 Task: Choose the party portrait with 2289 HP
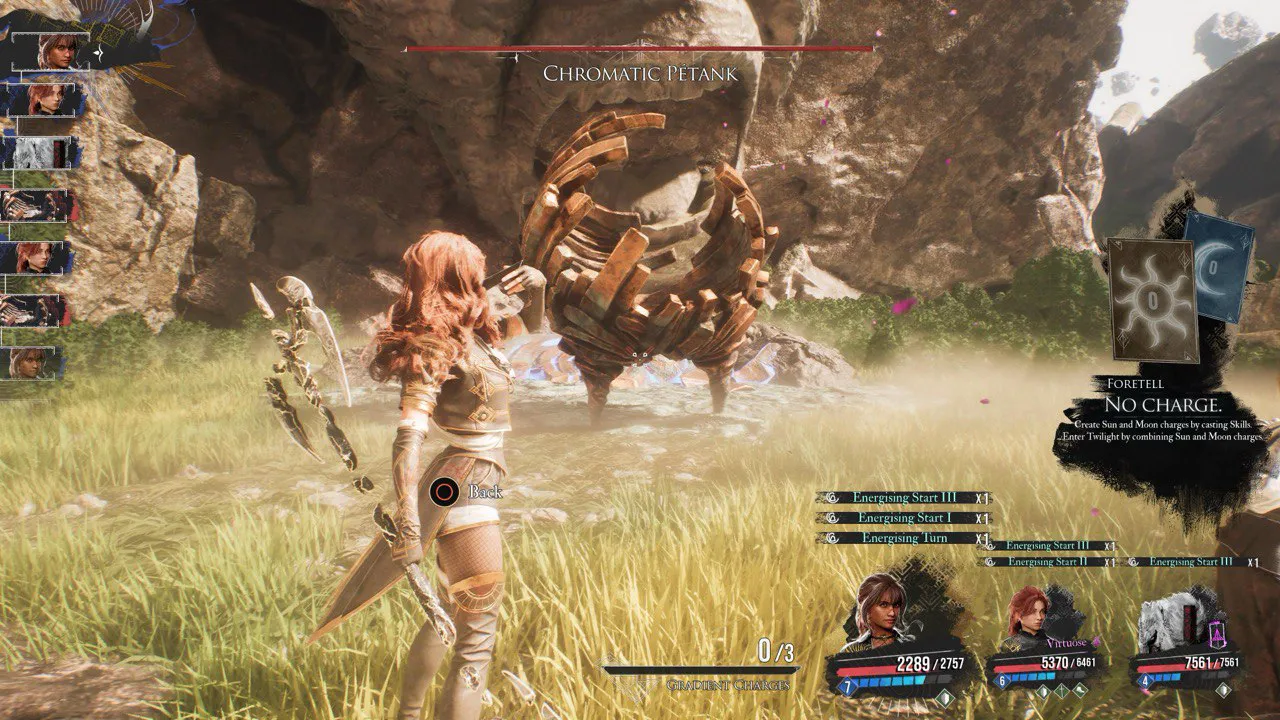coord(879,608)
